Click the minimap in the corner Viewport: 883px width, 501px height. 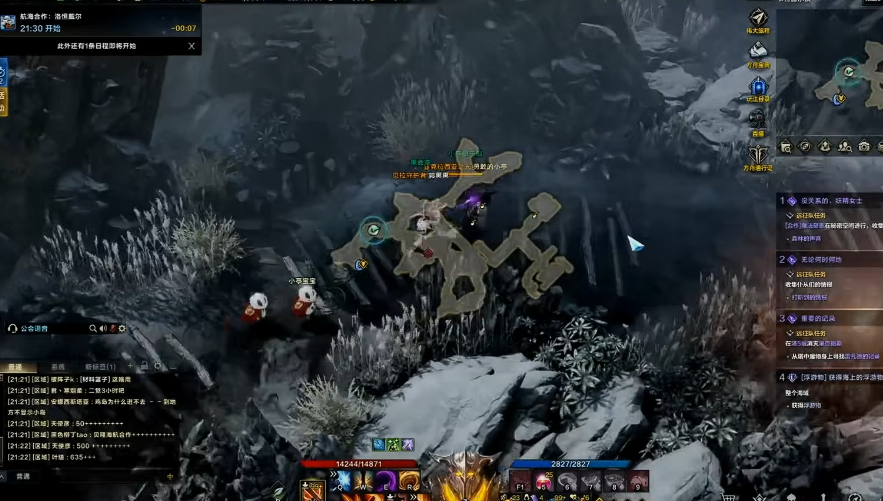point(829,78)
